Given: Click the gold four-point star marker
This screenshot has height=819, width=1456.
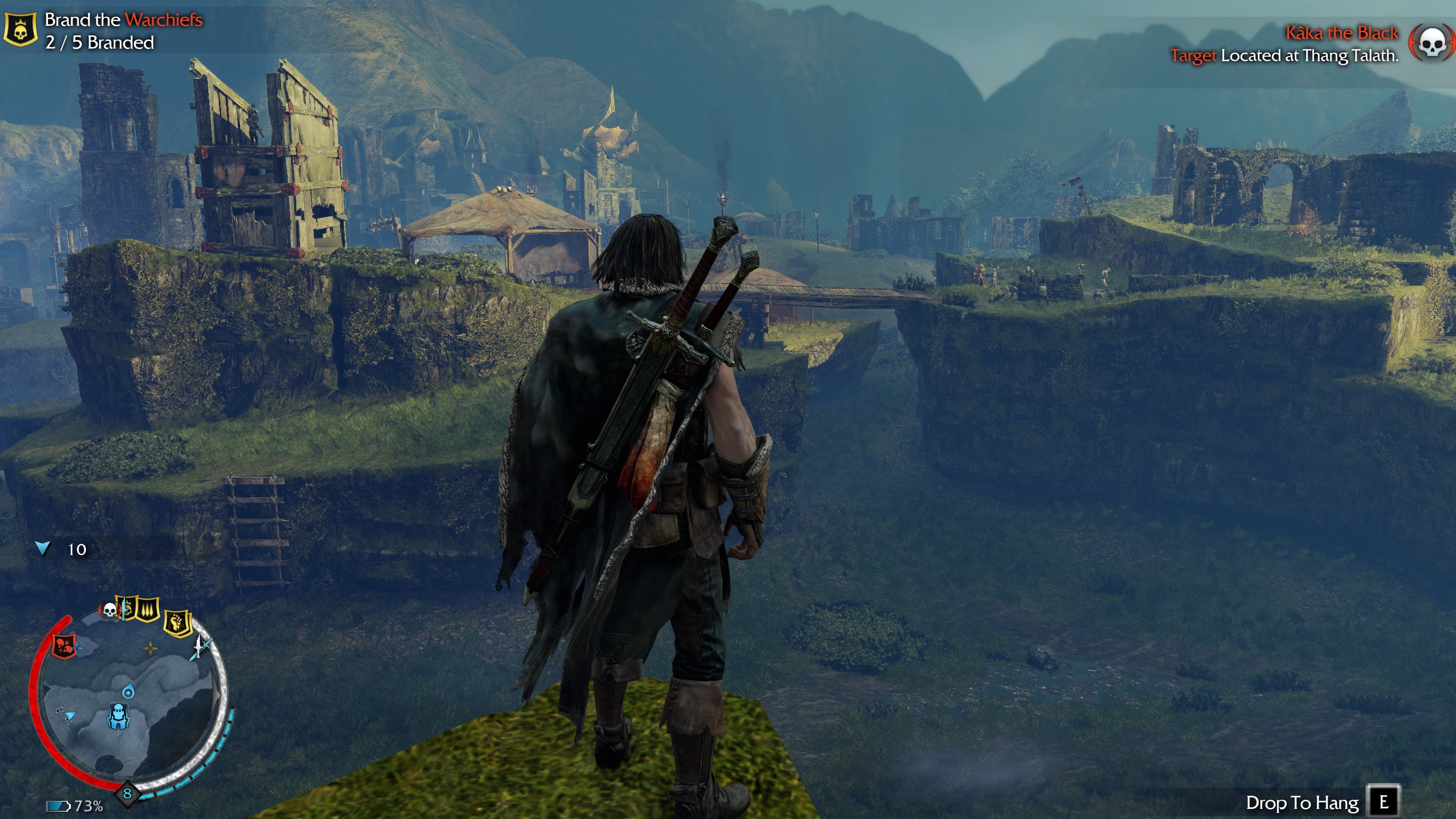Looking at the screenshot, I should click(150, 648).
